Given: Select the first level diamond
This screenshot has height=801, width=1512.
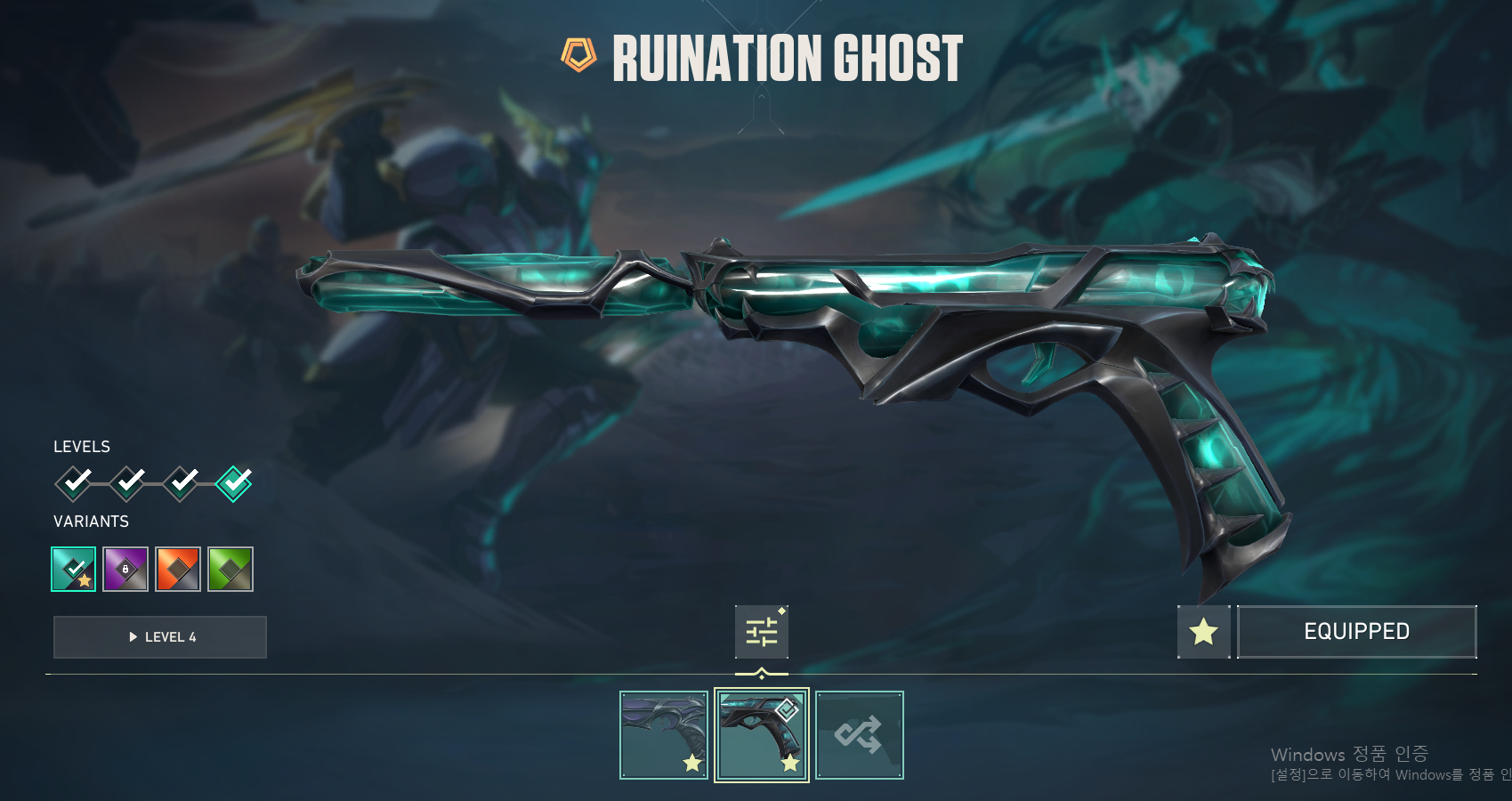Looking at the screenshot, I should click(x=74, y=483).
